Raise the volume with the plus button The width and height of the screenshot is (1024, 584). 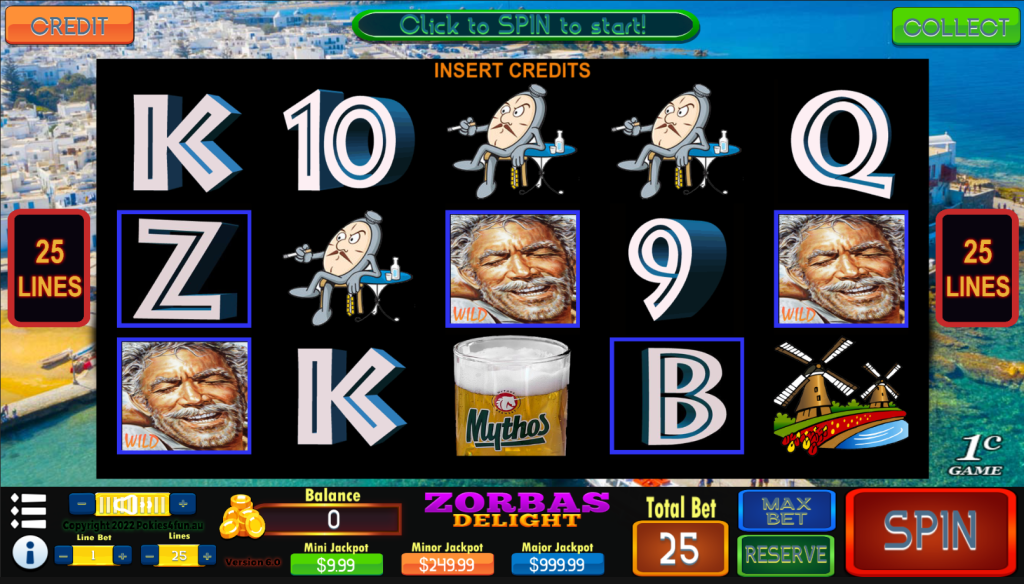pyautogui.click(x=184, y=504)
